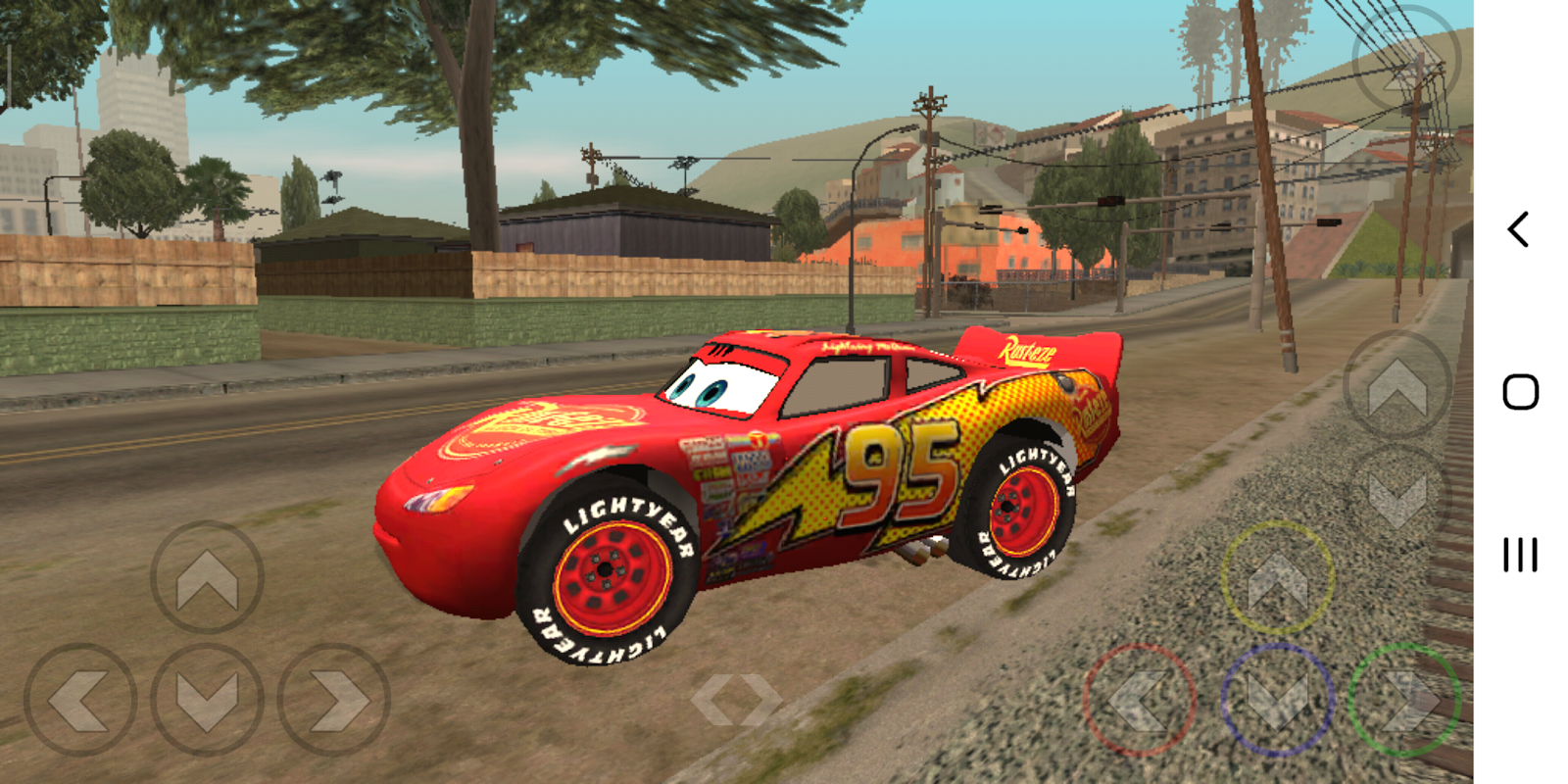The width and height of the screenshot is (1568, 784).
Task: Tap the Android back arrow
Action: [1518, 227]
